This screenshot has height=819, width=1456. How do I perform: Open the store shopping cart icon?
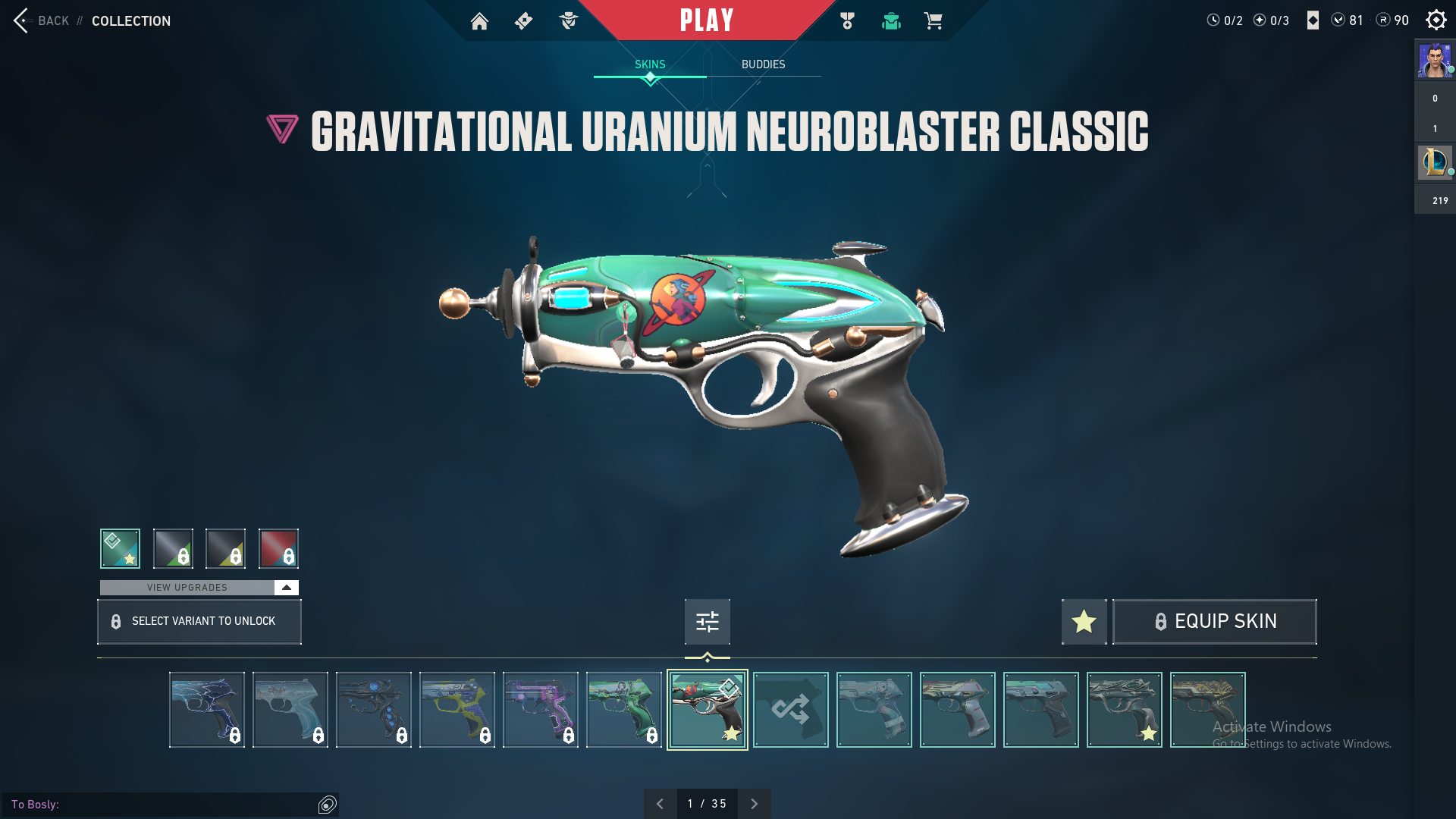pos(933,21)
